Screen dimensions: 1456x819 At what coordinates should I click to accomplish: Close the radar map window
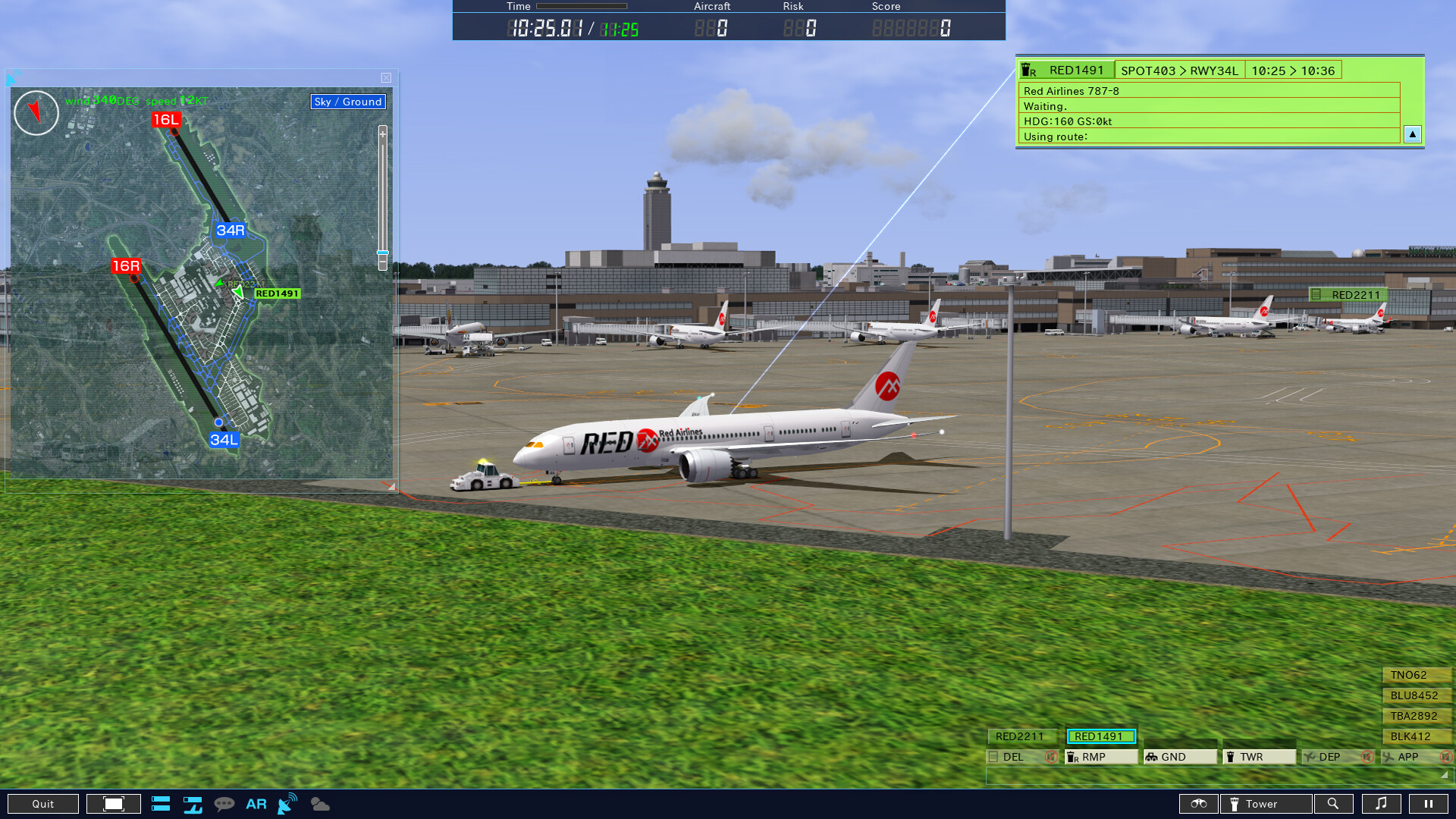click(386, 78)
